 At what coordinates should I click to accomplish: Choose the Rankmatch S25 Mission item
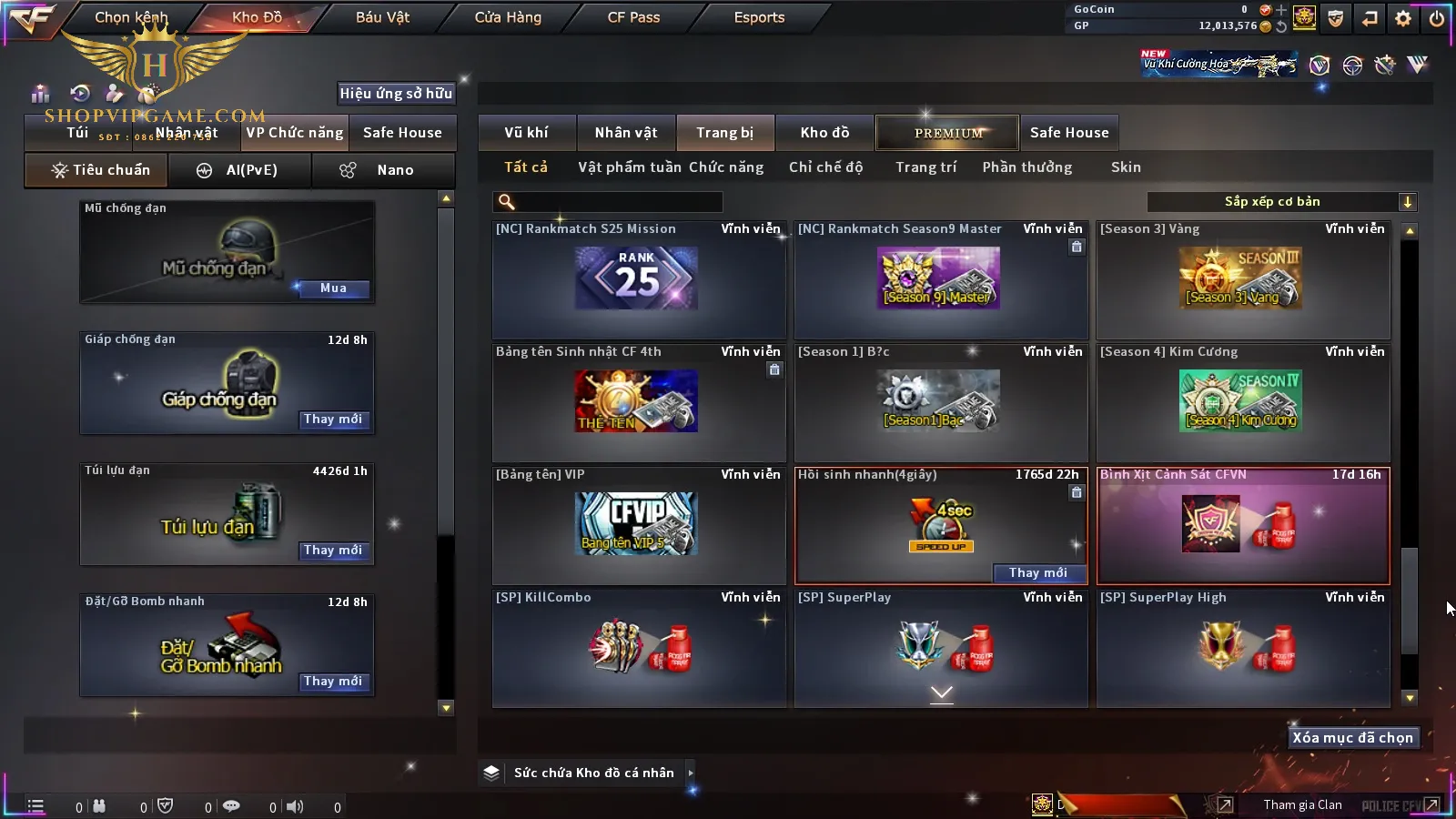pos(638,279)
